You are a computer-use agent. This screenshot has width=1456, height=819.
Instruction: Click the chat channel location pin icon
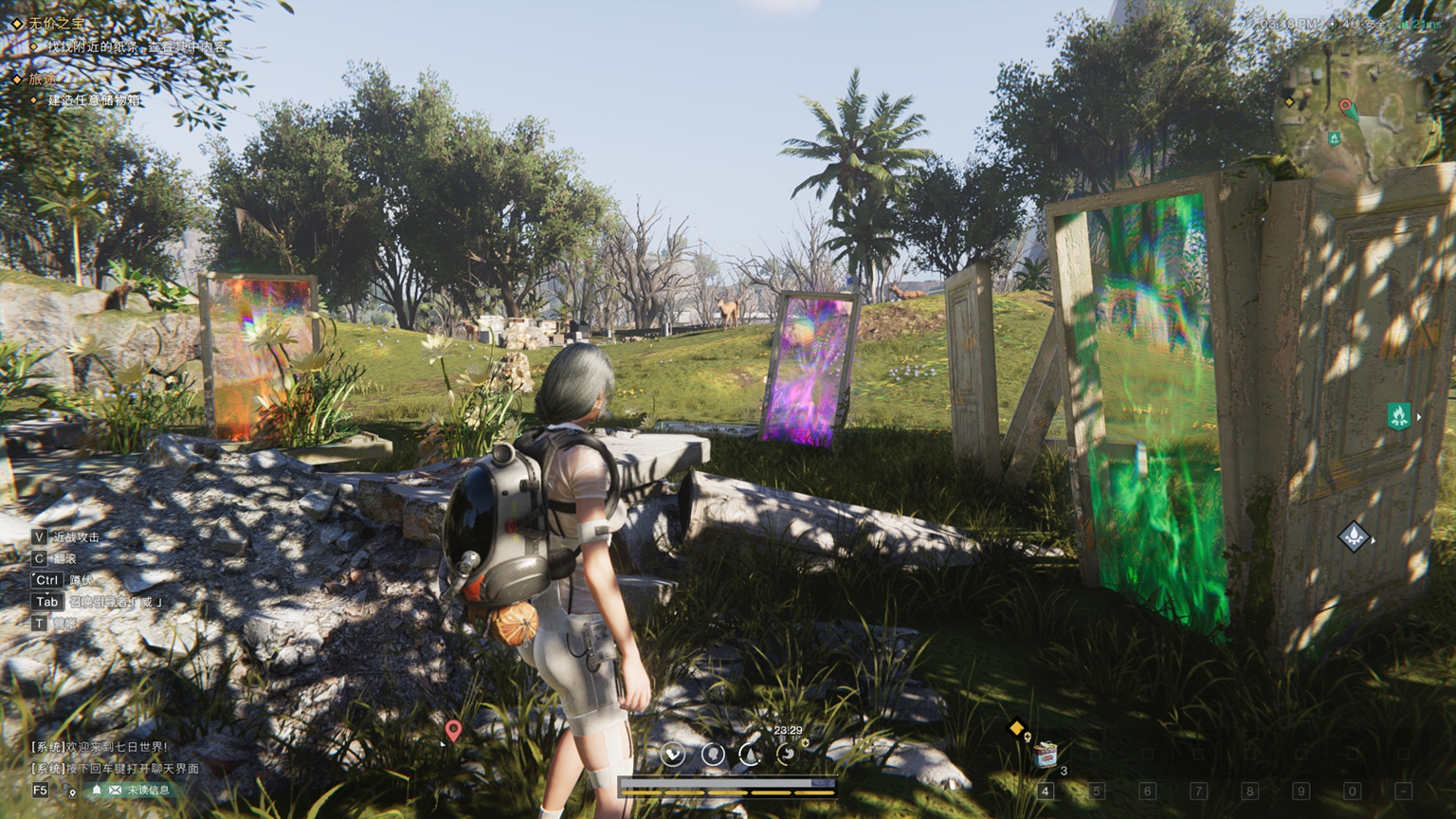[72, 791]
